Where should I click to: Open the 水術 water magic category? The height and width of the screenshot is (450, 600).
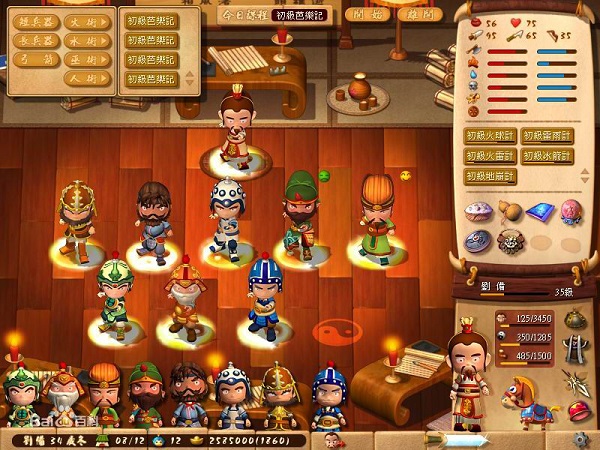pos(87,41)
